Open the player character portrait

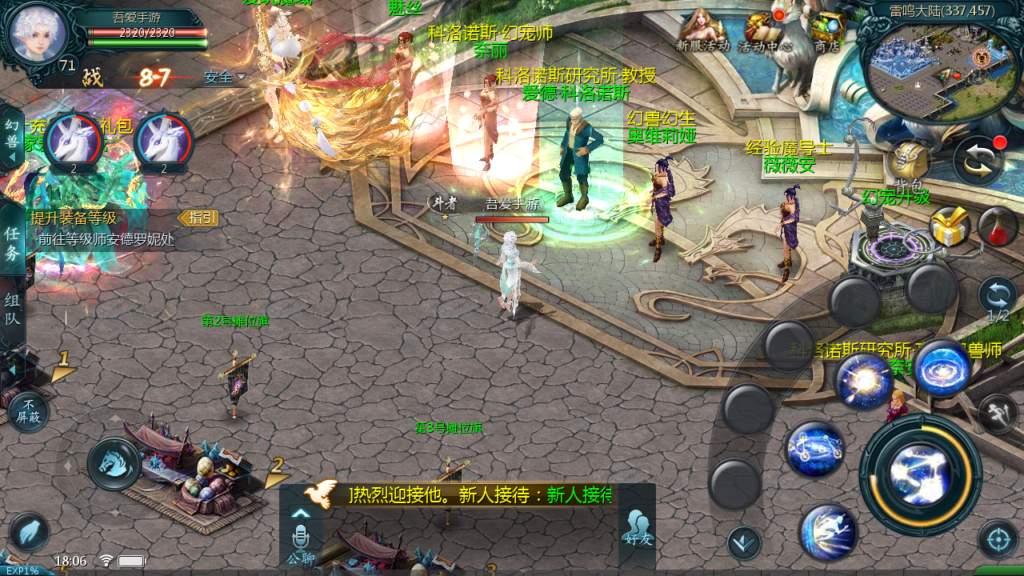tap(37, 32)
